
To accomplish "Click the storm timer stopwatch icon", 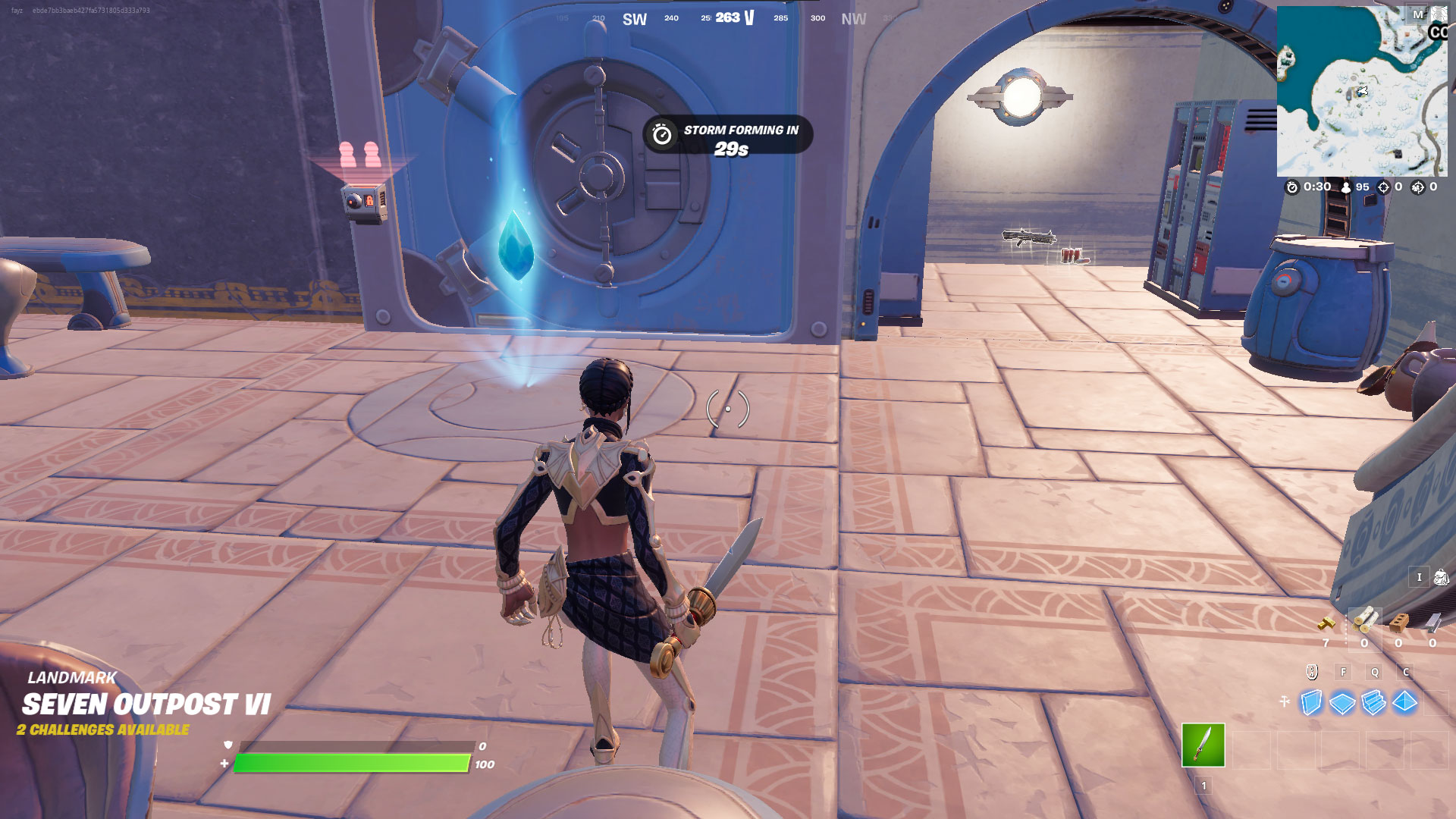I will 1294,185.
